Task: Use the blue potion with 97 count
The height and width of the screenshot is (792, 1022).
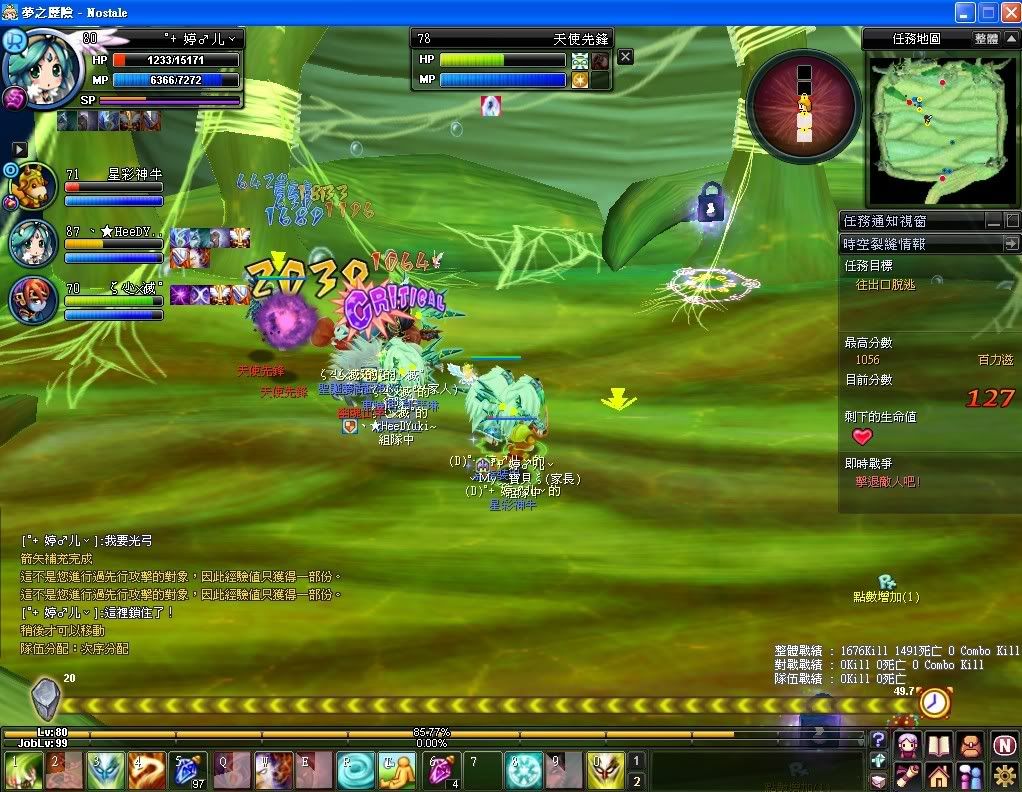Action: coord(188,771)
